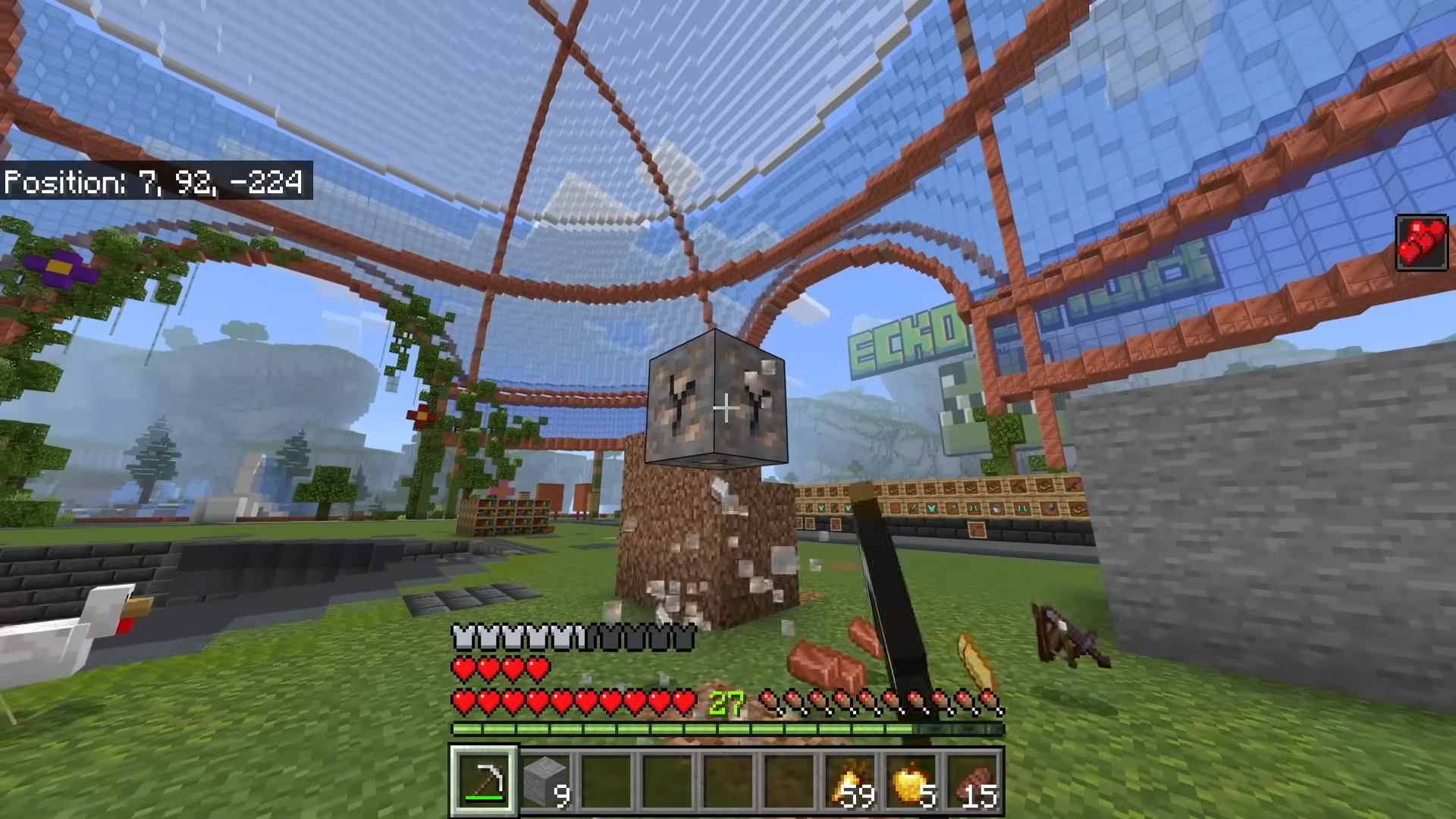The width and height of the screenshot is (1456, 819).
Task: Choose the golden carrot stack of 59
Action: coord(850,781)
